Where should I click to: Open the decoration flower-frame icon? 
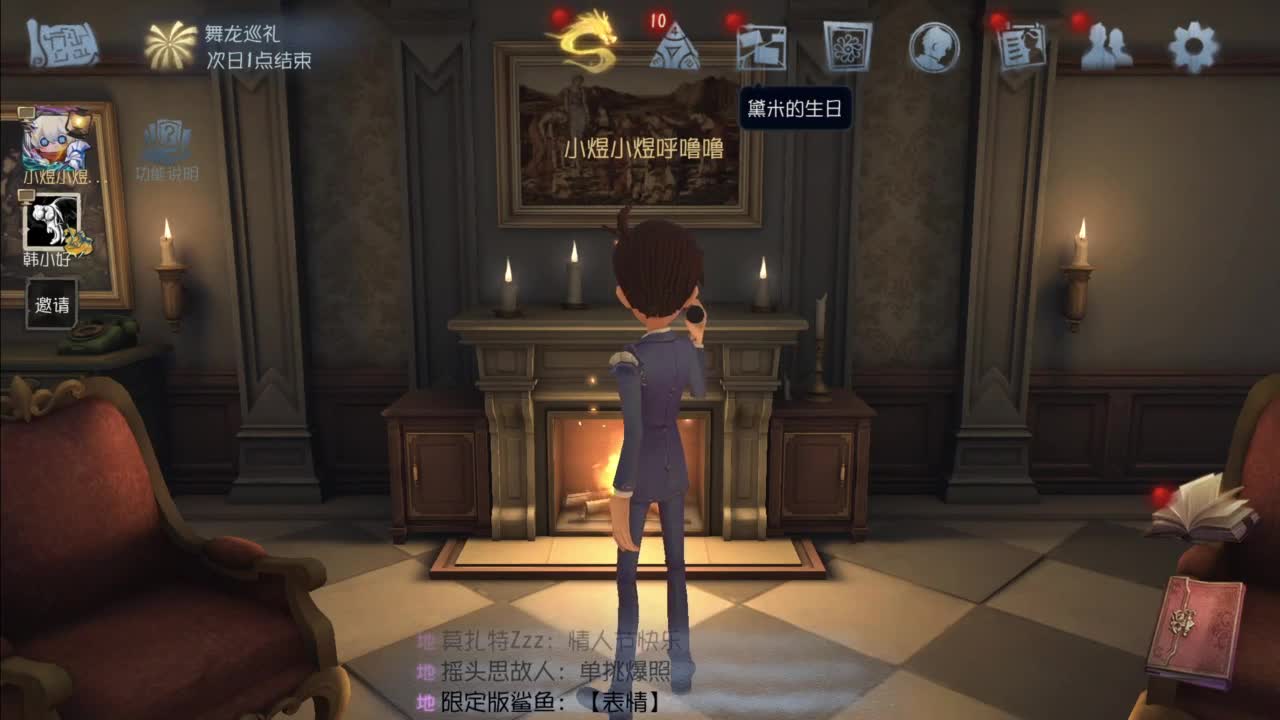(x=848, y=45)
